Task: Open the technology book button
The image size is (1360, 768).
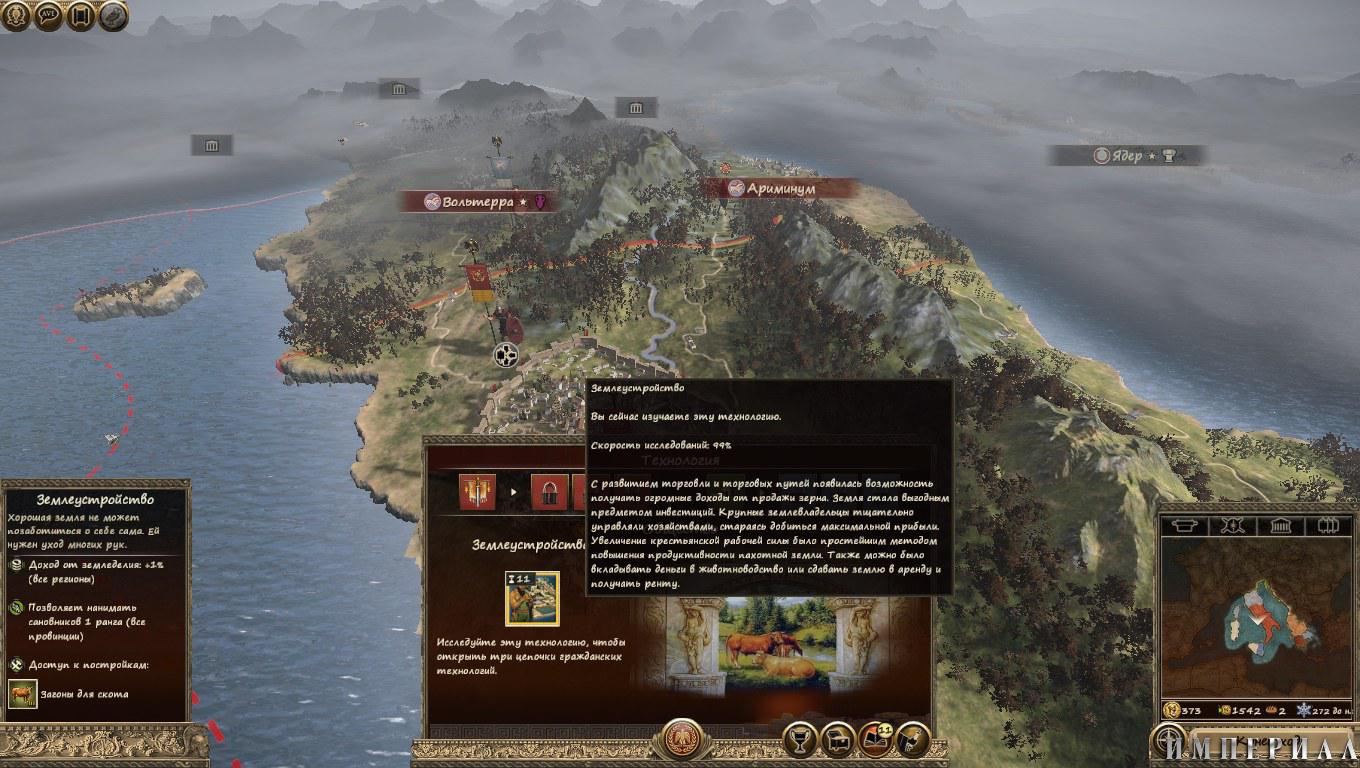Action: click(x=876, y=739)
